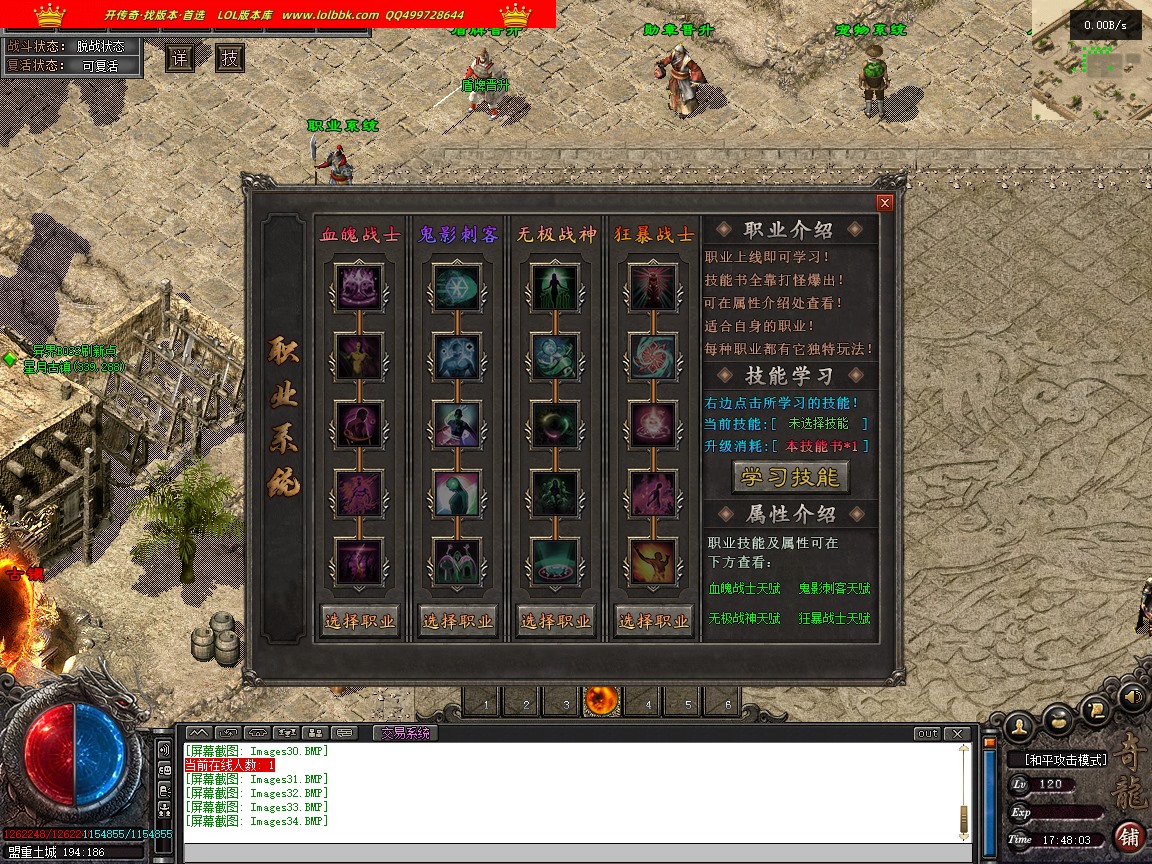Viewport: 1152px width, 864px height.
Task: Click the 学习技能 learn skill button
Action: click(790, 477)
